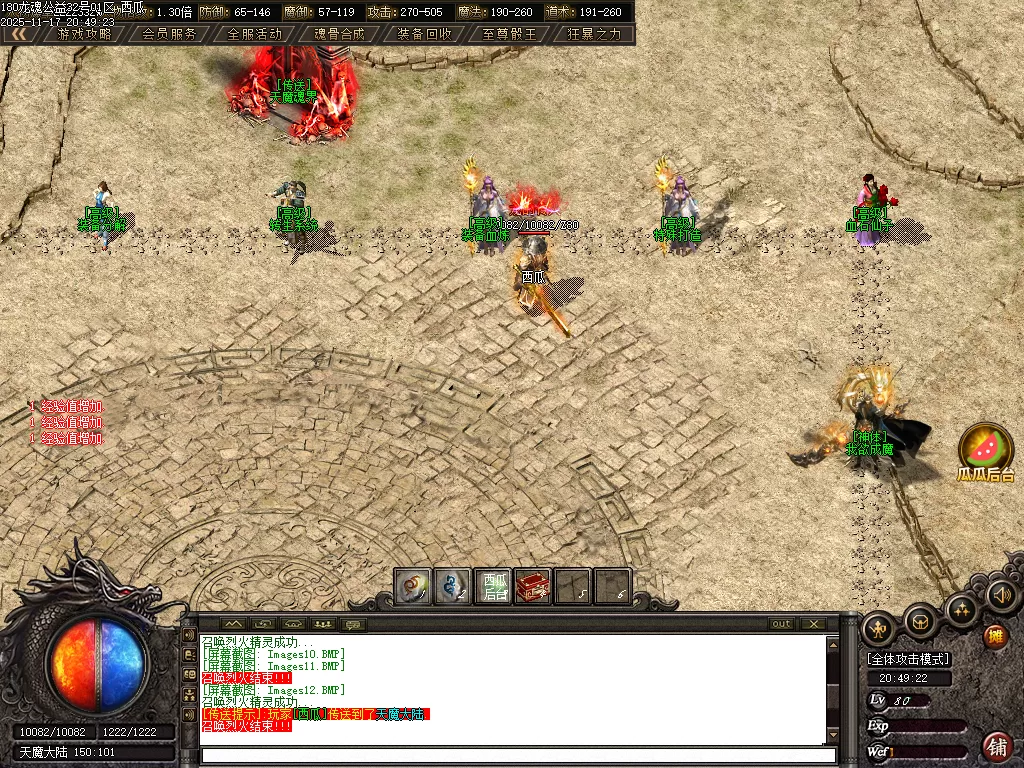Activate the 西瓜后台 hotbar slot
Viewport: 1024px width, 768px height.
494,587
